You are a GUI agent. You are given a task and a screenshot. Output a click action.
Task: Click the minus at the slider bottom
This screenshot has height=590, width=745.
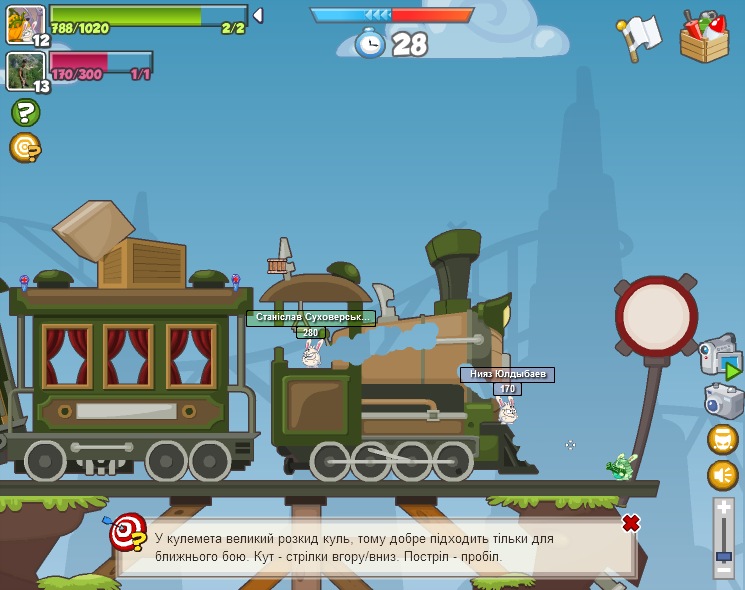[x=724, y=572]
